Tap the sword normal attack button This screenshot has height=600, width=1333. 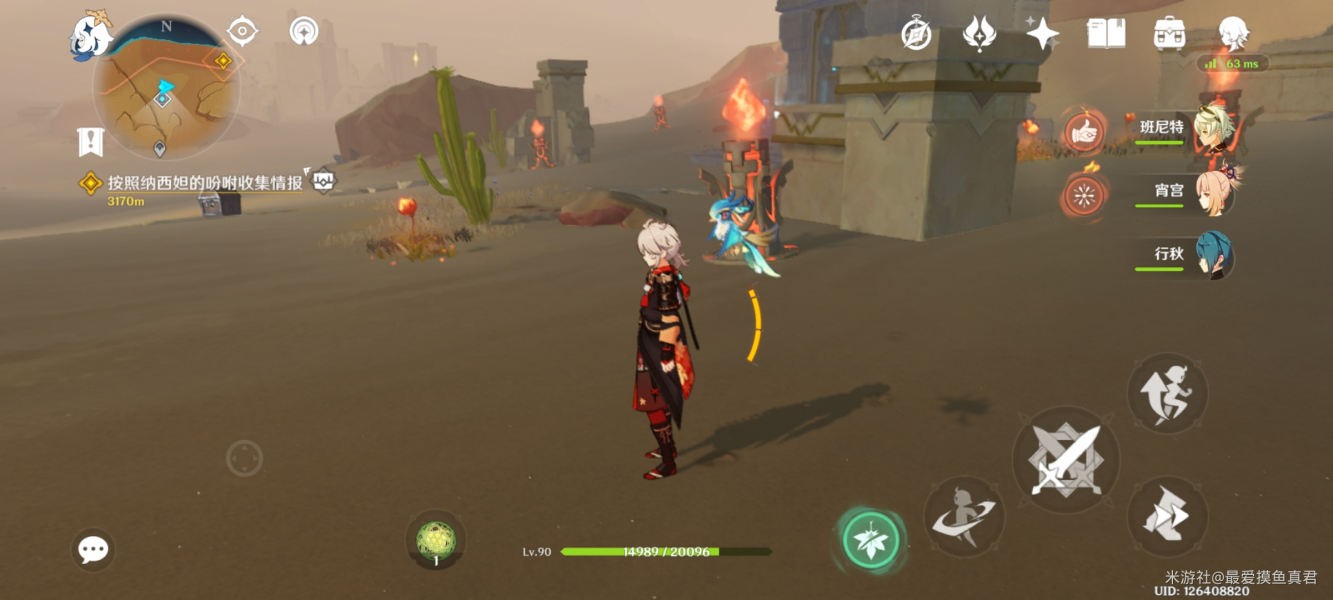coord(1066,461)
